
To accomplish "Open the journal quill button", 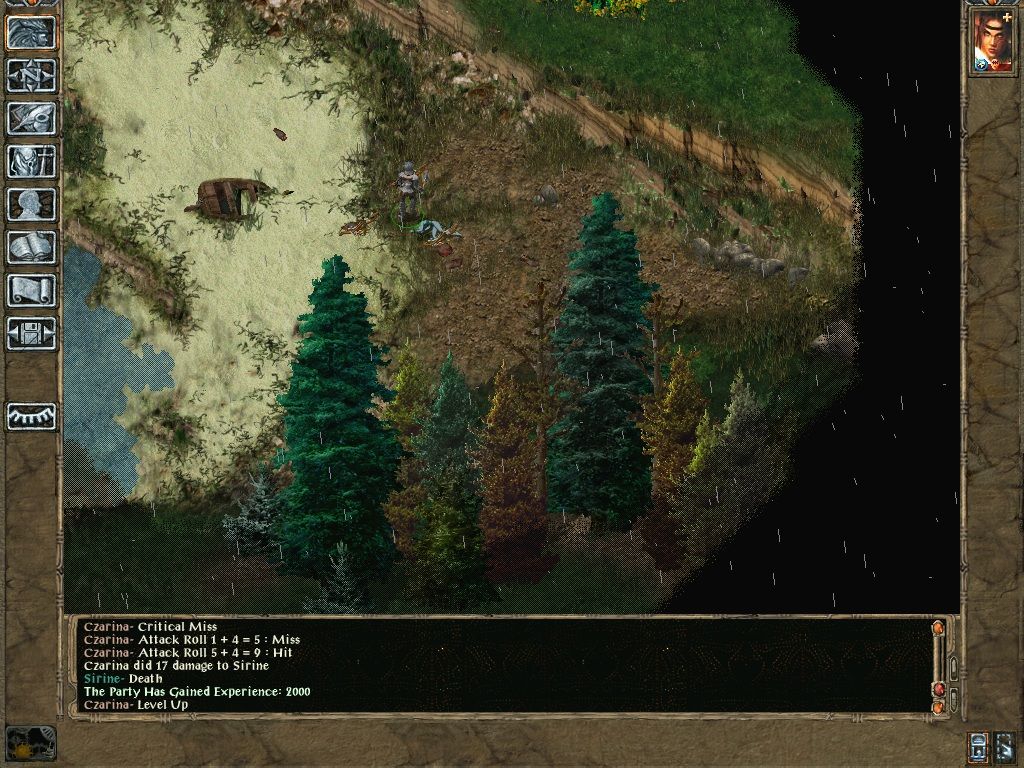I will click(x=31, y=118).
